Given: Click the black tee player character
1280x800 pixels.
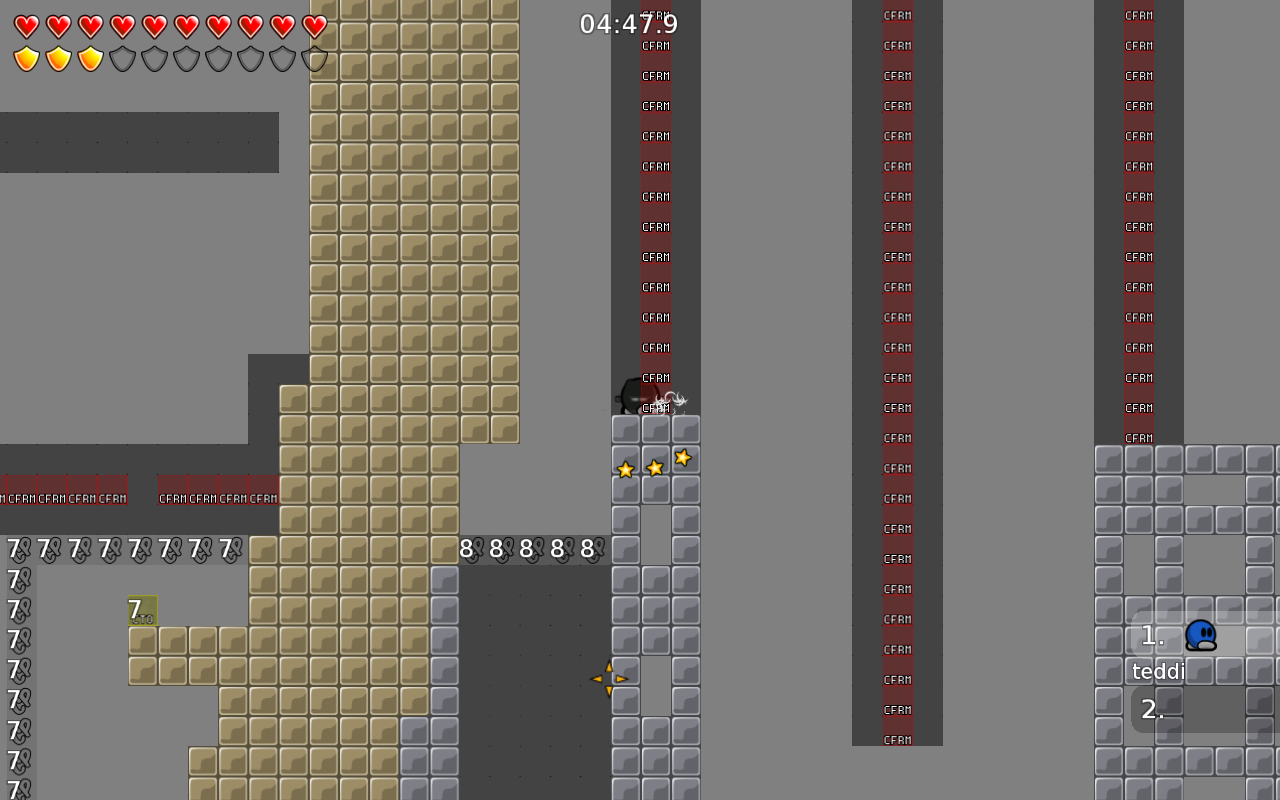Looking at the screenshot, I should (x=632, y=395).
